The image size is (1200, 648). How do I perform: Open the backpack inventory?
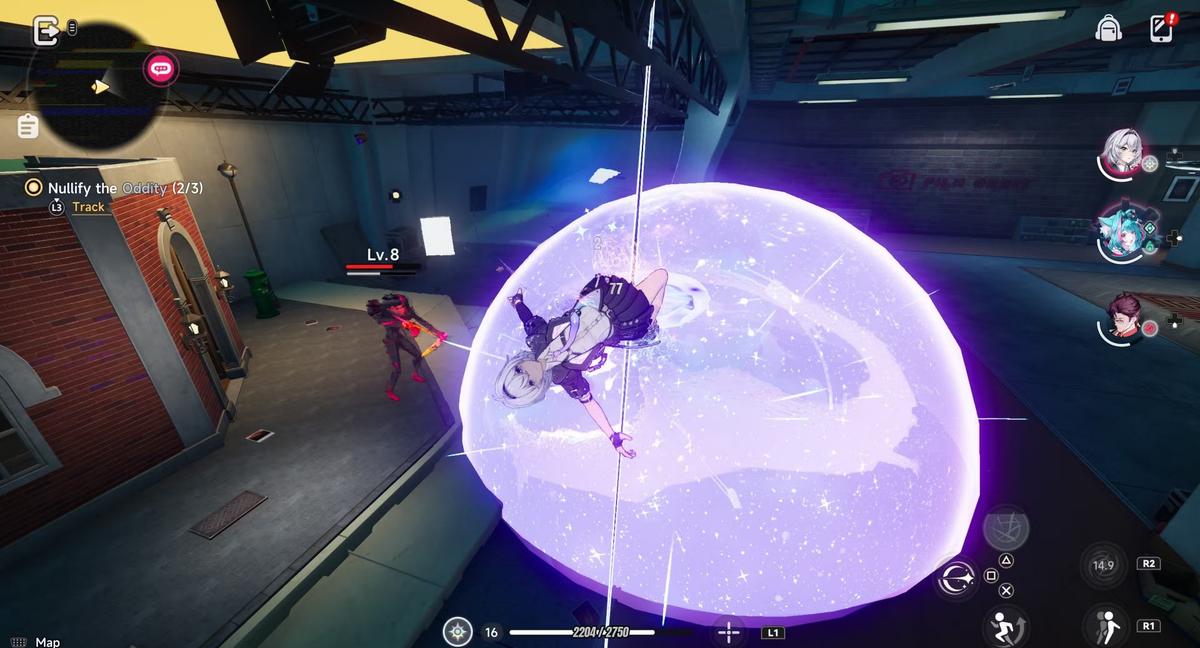coord(1108,28)
